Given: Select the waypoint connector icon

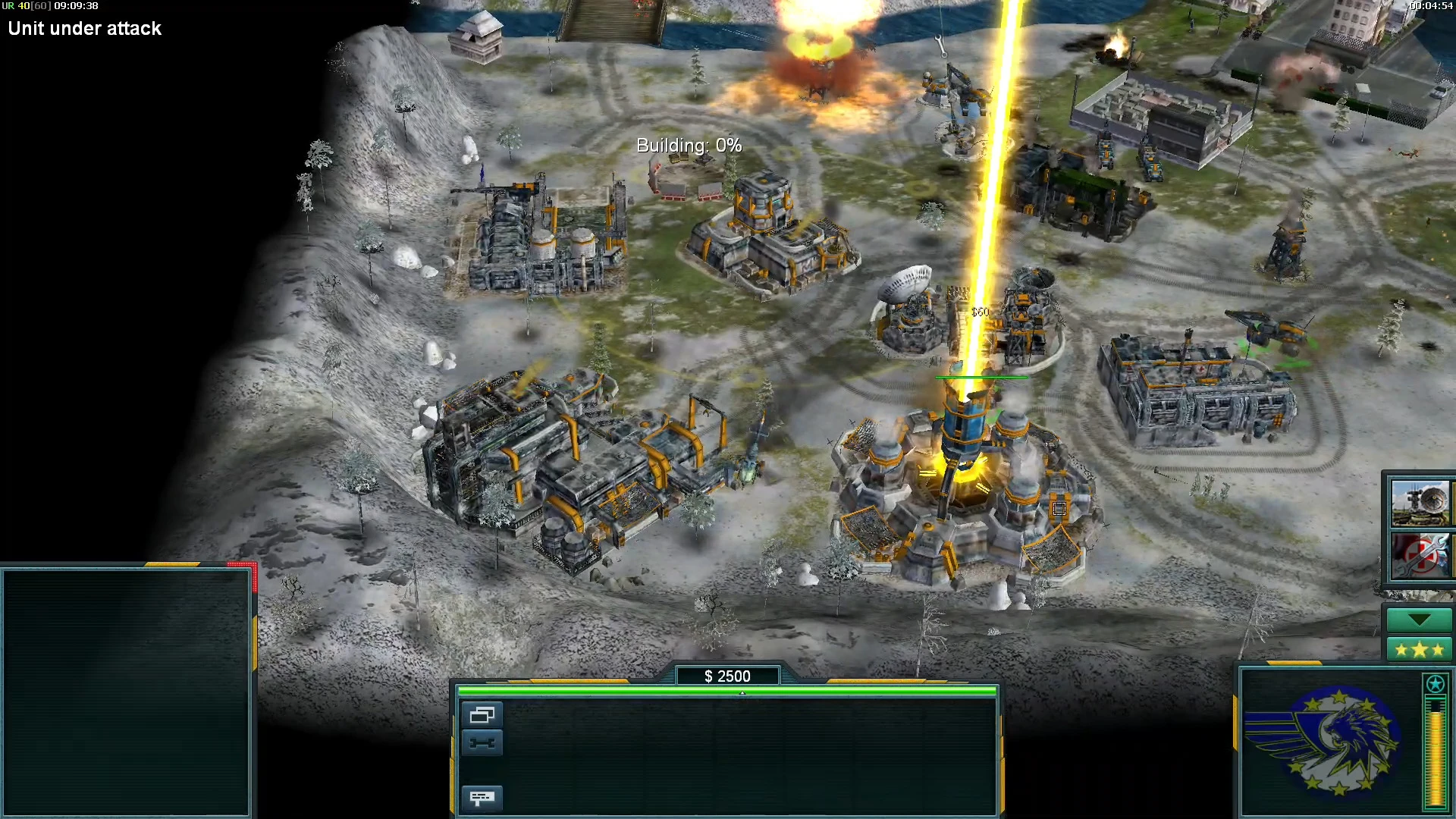Looking at the screenshot, I should pyautogui.click(x=483, y=743).
